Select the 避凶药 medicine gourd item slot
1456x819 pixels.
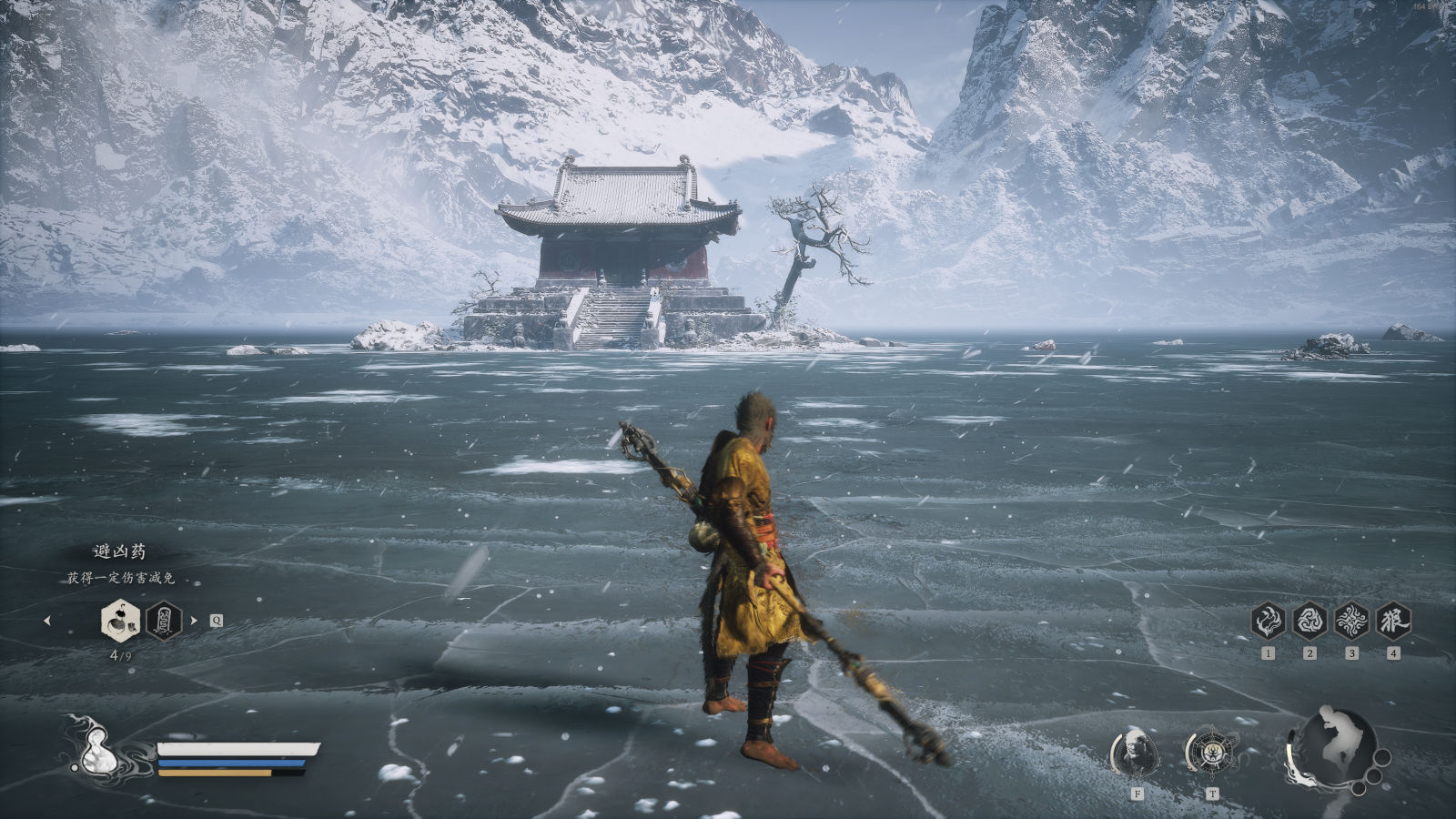(119, 621)
